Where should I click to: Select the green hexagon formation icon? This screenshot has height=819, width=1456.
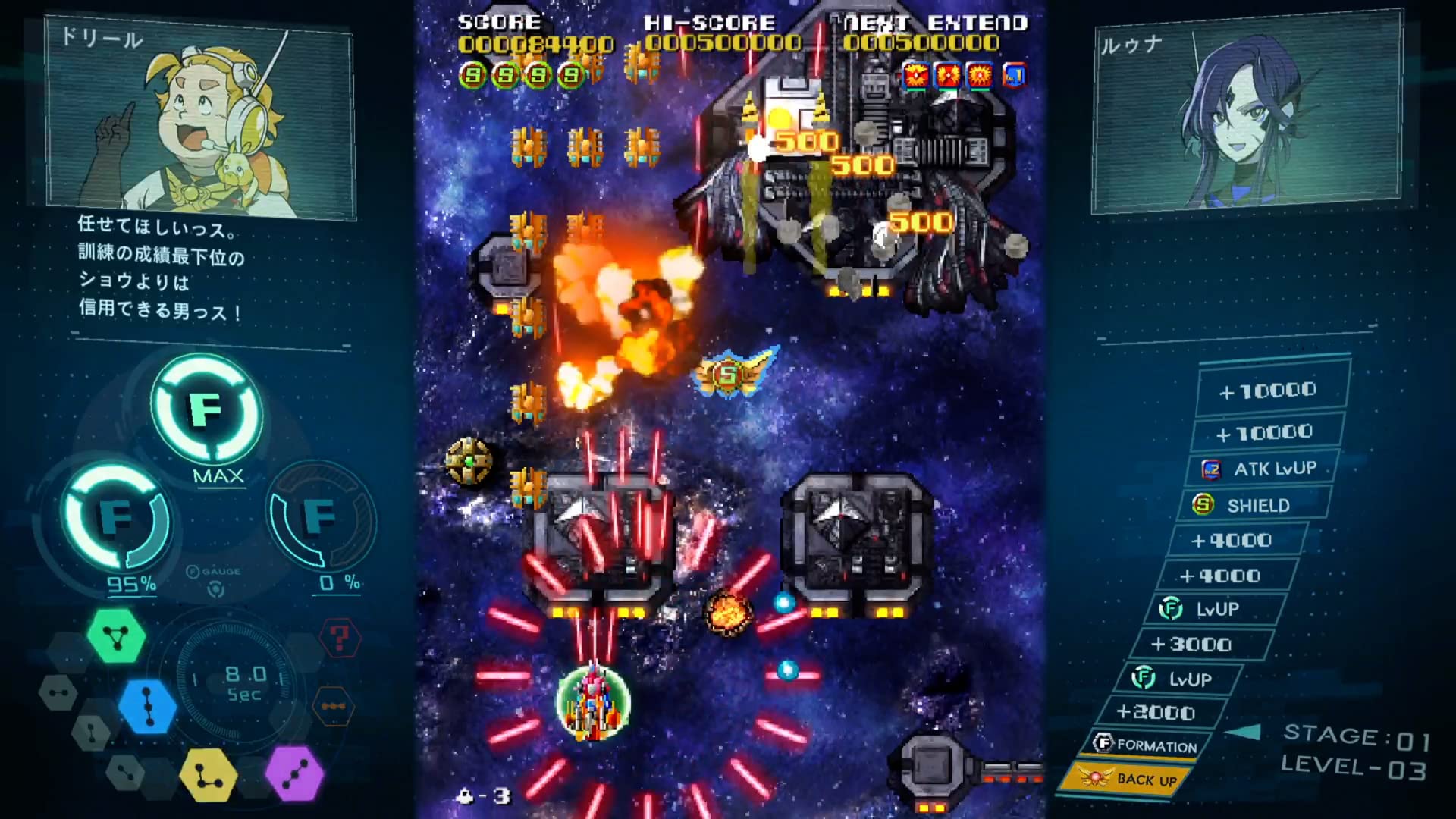pos(116,636)
